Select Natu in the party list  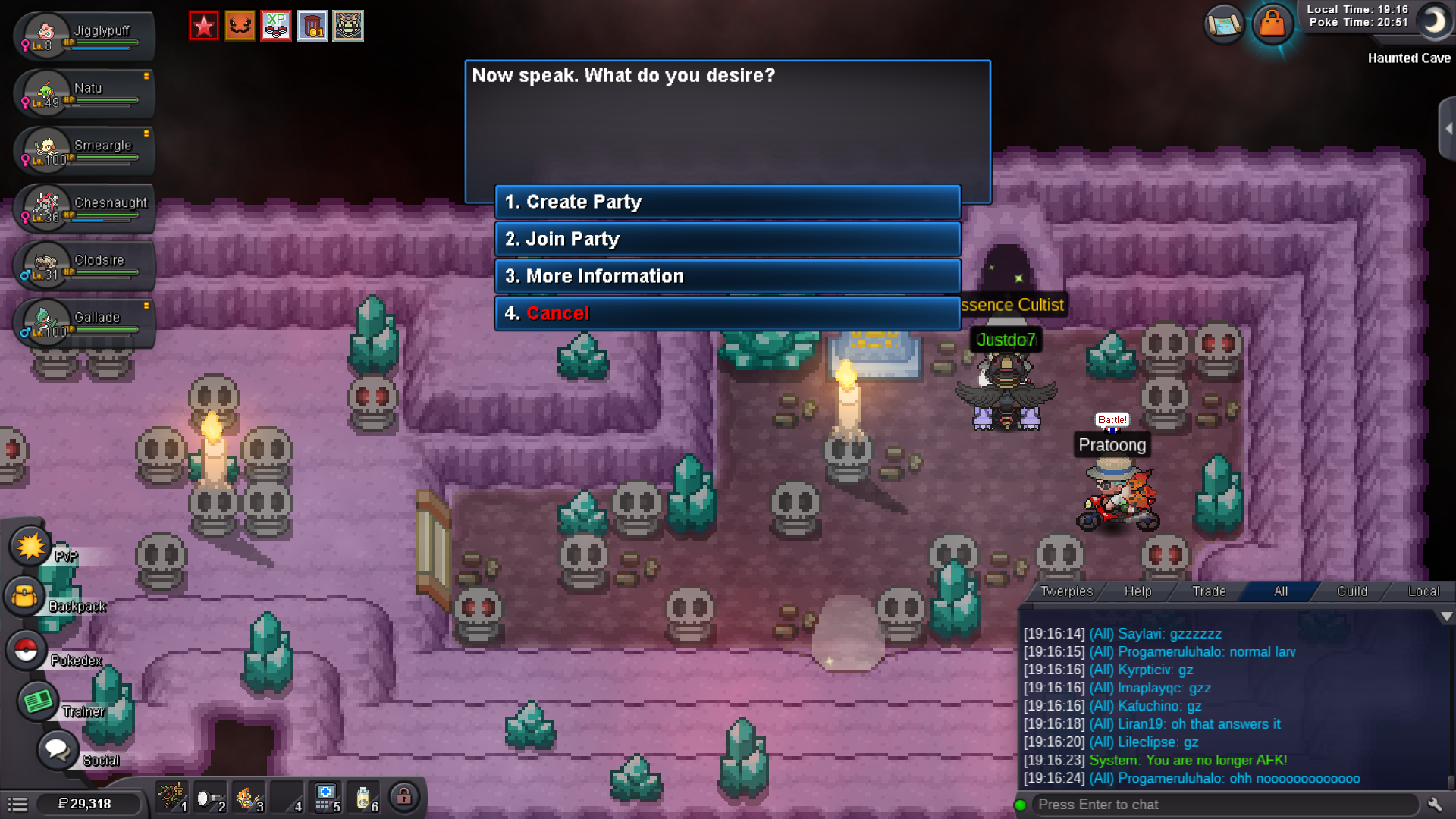point(83,93)
